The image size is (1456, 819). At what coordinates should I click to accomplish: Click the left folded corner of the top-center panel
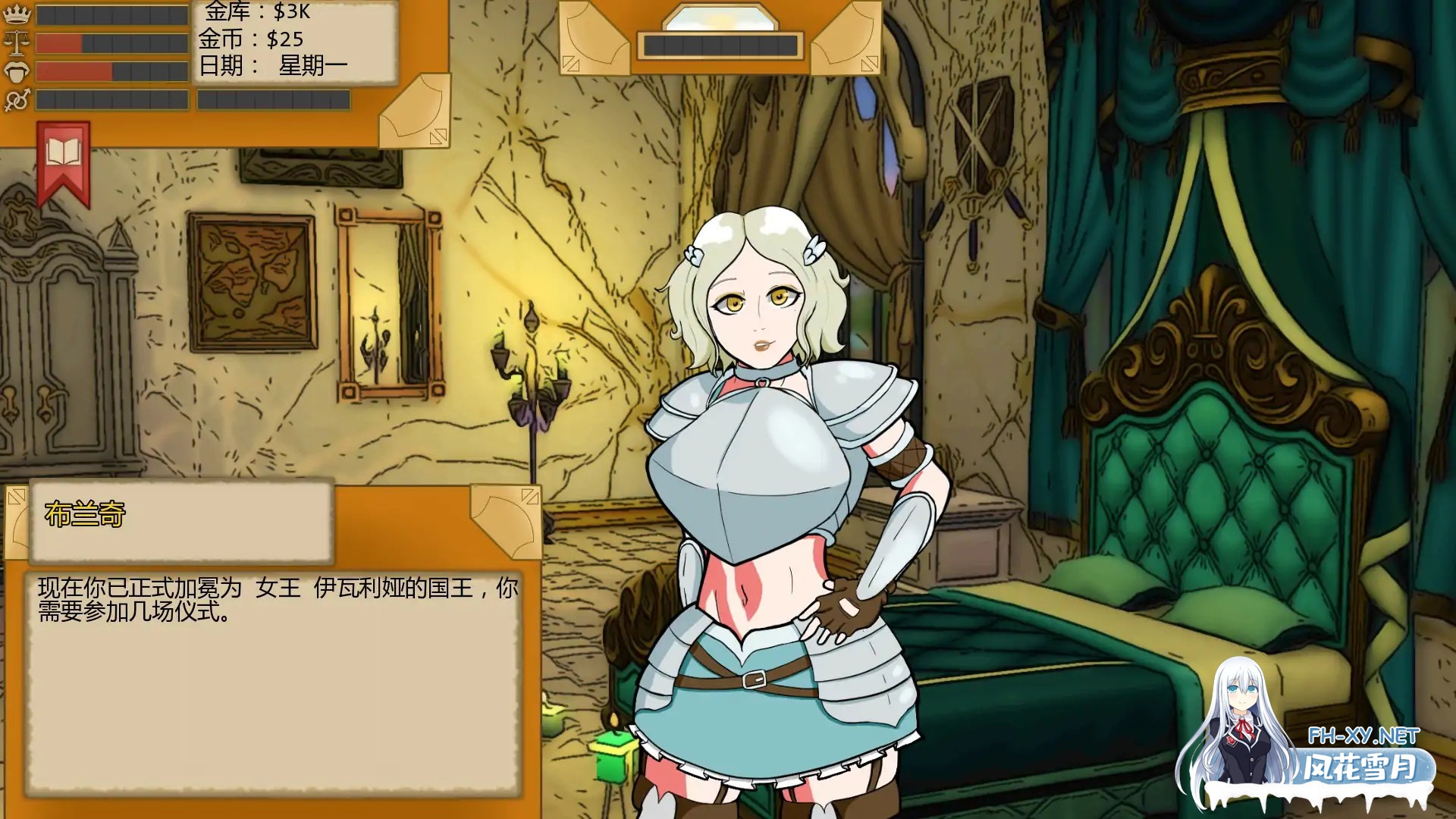point(594,39)
